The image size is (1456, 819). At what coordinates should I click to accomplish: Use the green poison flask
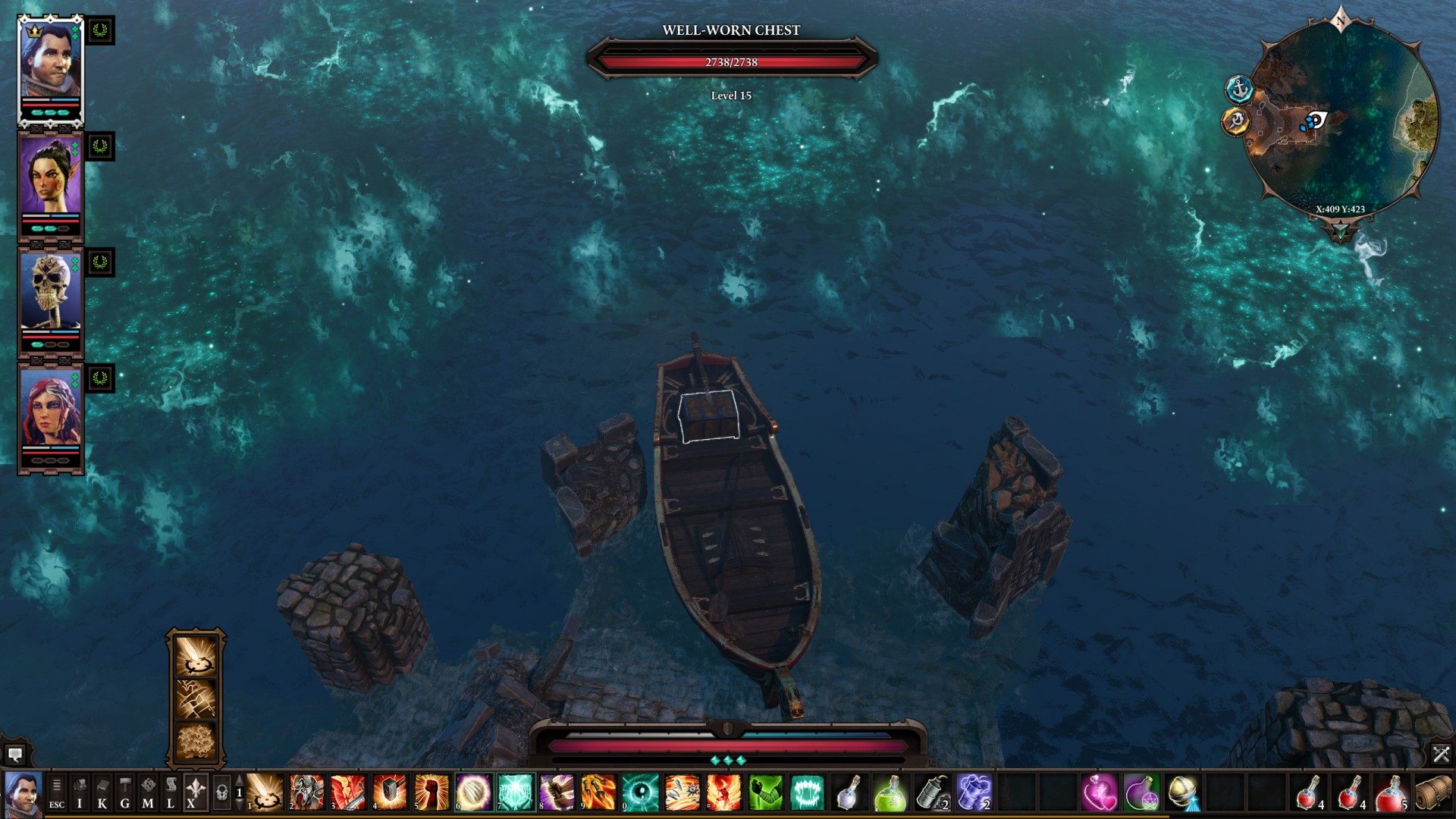coord(890,792)
